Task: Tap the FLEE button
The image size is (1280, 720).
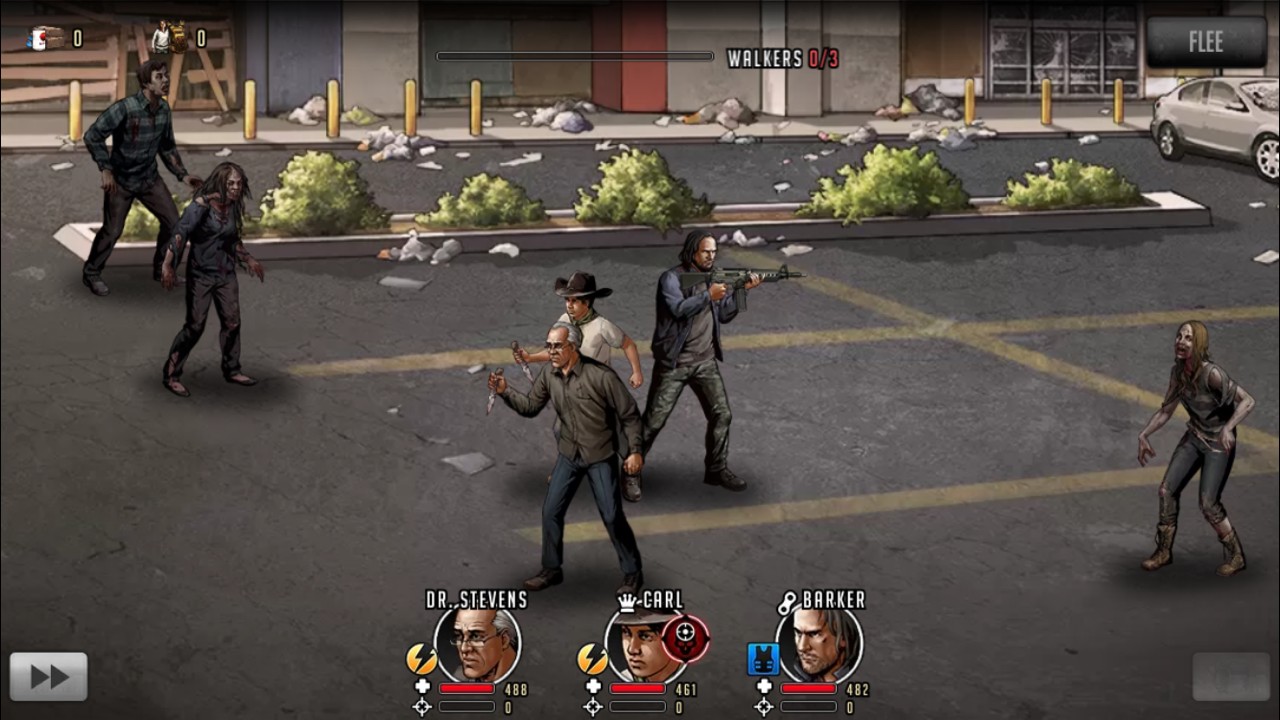Action: [1206, 42]
